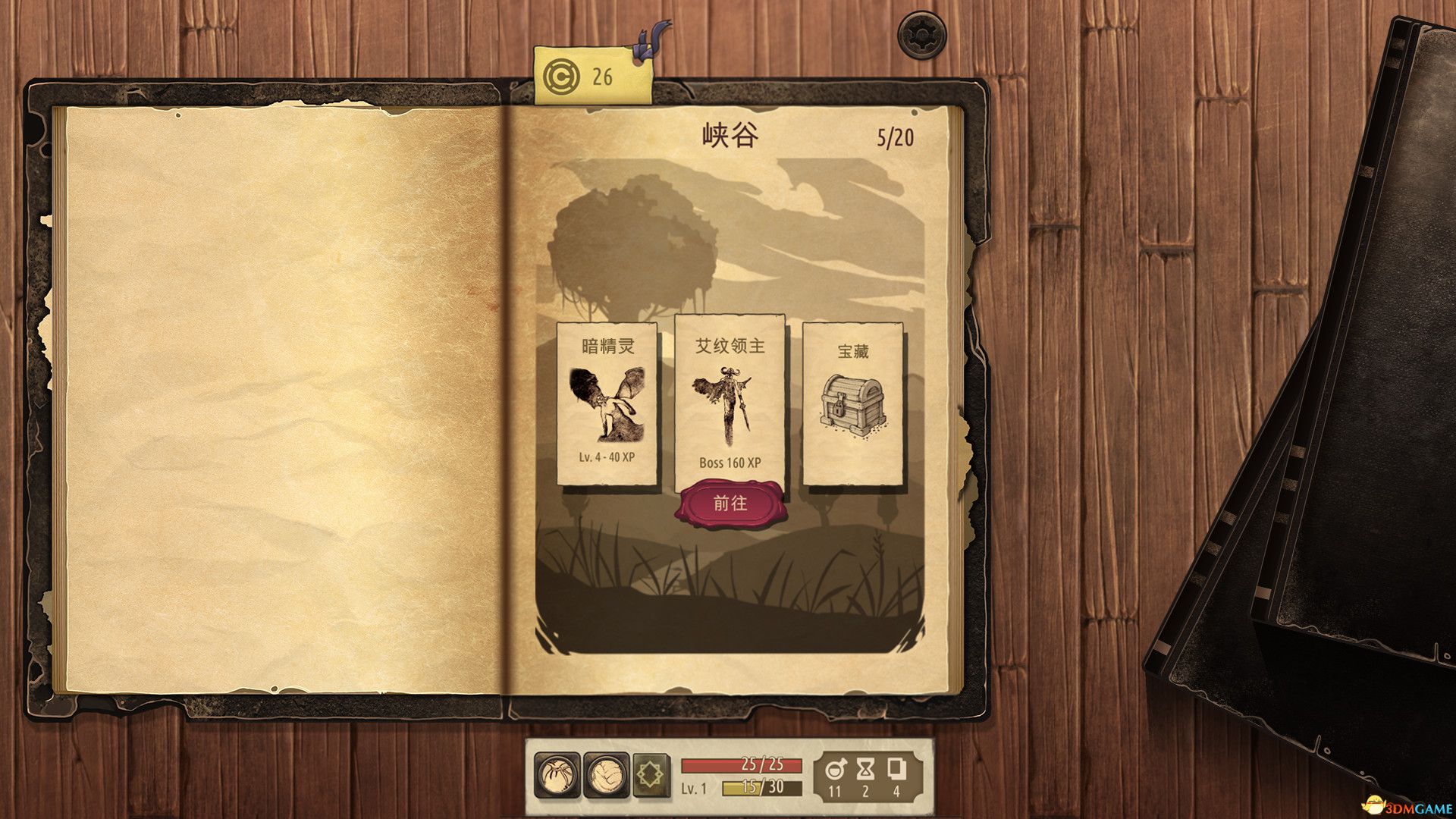This screenshot has height=819, width=1456.
Task: Select the 暗精灵 enemy card
Action: pos(607,406)
